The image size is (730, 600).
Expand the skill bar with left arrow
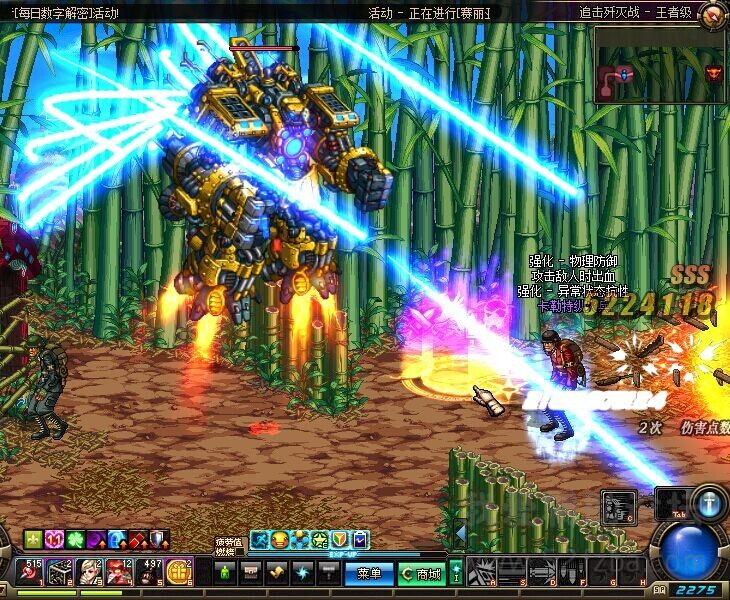click(x=460, y=530)
